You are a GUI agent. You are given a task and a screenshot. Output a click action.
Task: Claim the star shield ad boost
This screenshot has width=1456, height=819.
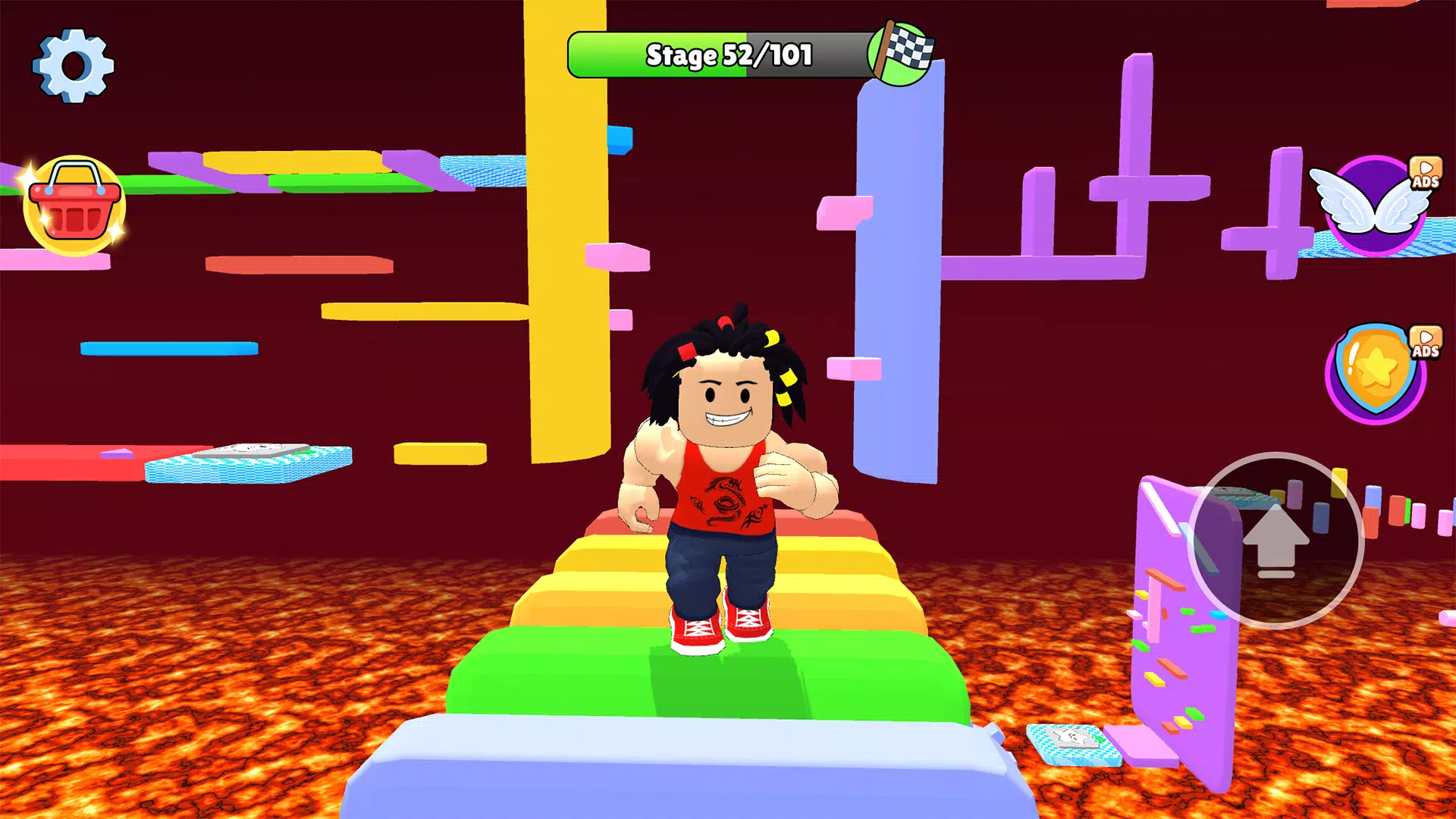pyautogui.click(x=1376, y=373)
